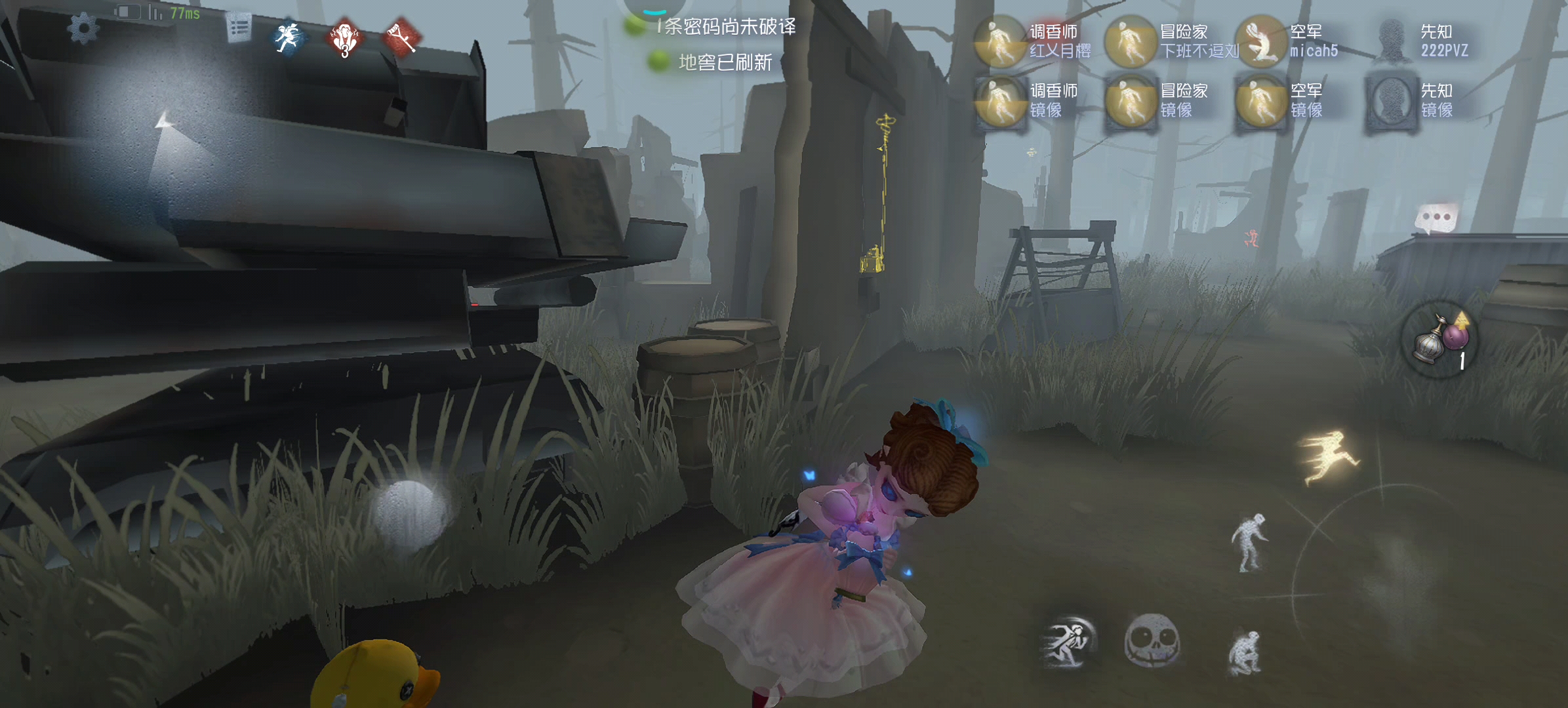Open the quick chat speech bubble
The width and height of the screenshot is (1568, 708).
(x=1436, y=218)
